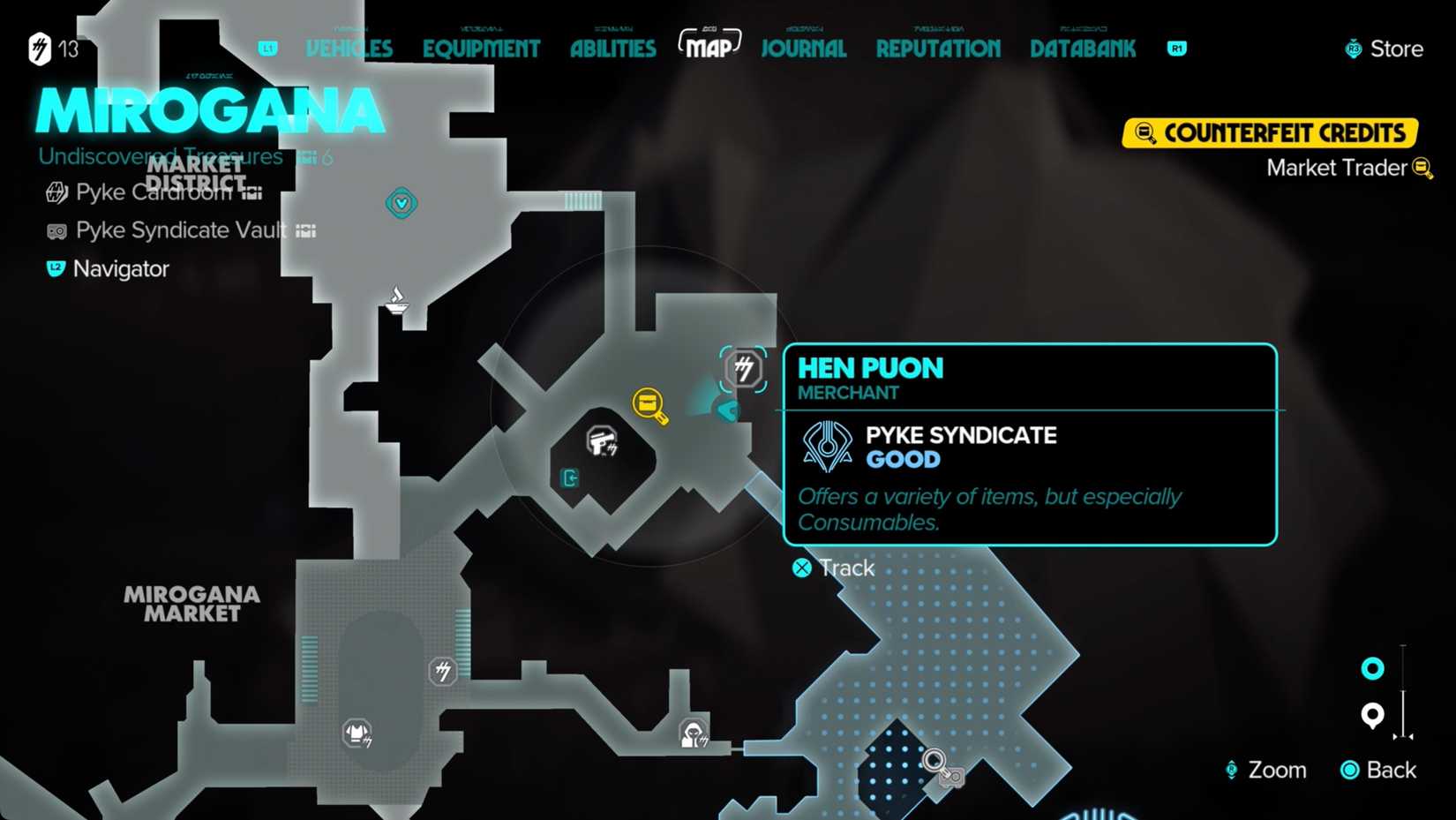Select the blaster weapon vendor map marker
The image size is (1456, 820).
tap(602, 440)
